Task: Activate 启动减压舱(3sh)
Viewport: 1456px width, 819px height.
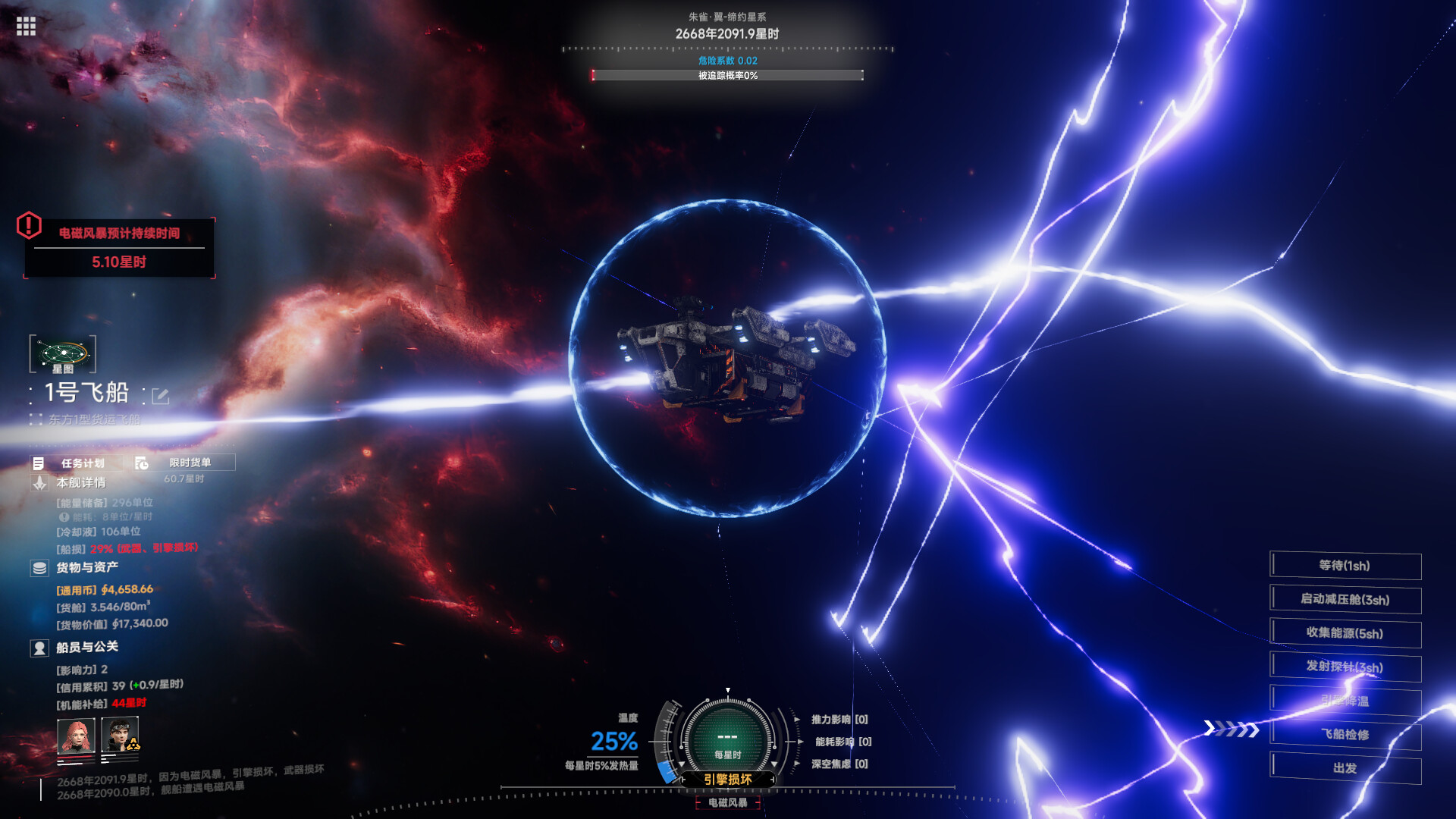Action: point(1345,600)
